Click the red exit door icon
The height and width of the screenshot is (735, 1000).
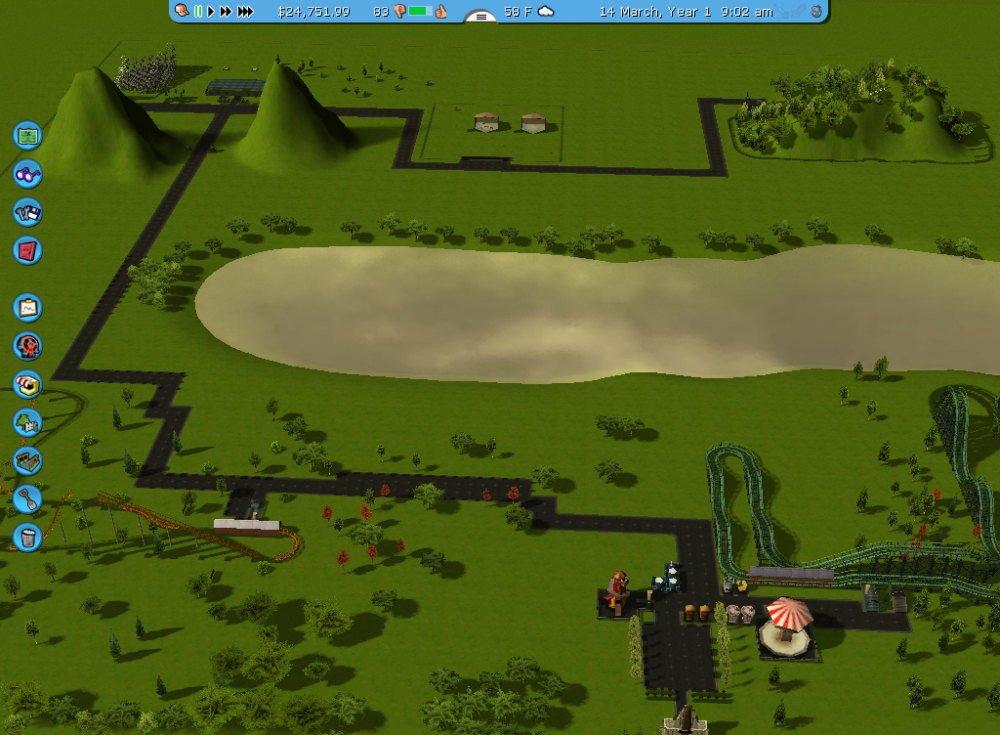[x=27, y=250]
